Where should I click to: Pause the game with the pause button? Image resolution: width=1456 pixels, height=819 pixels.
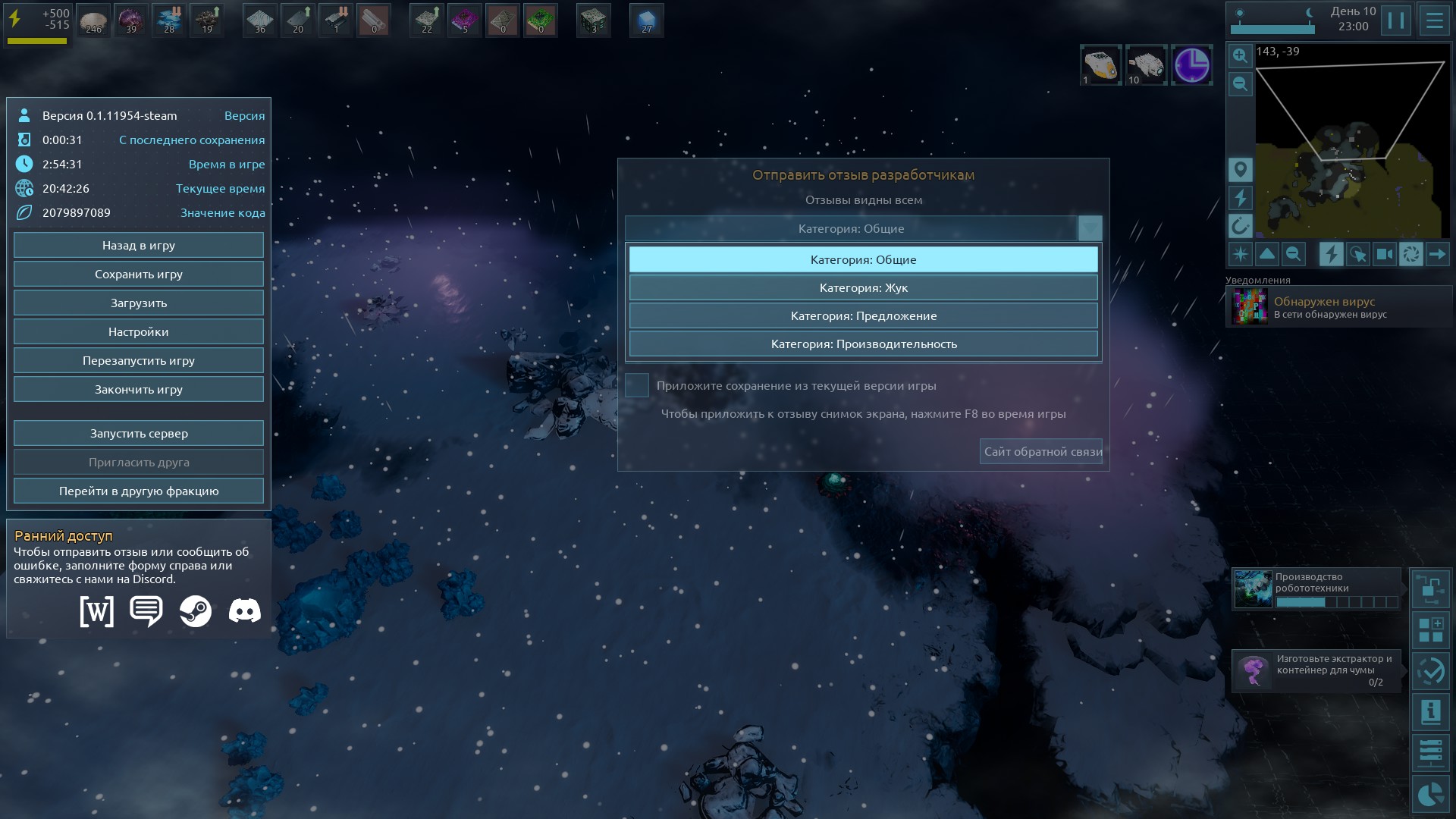1395,20
